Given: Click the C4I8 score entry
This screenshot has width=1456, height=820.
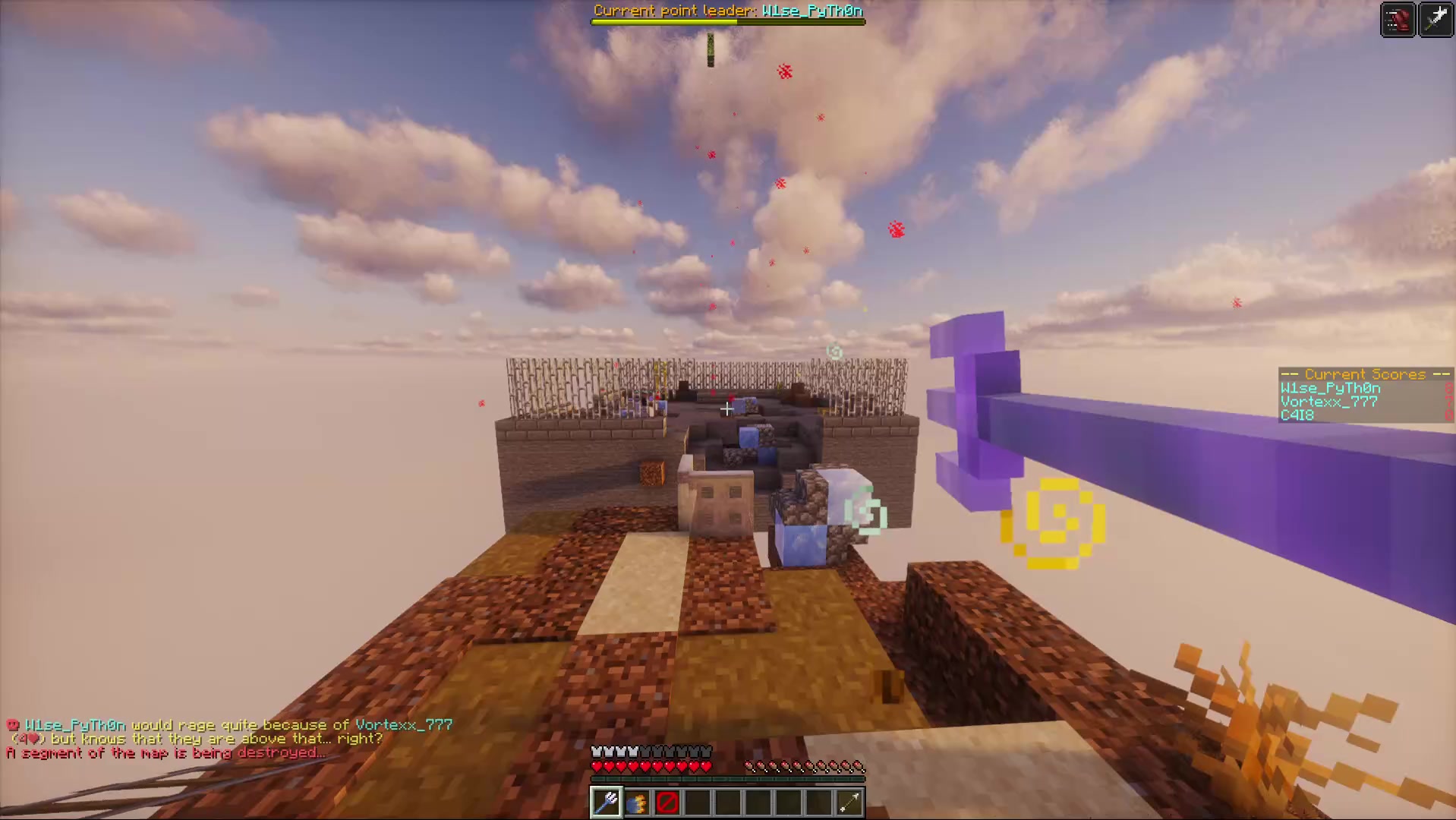Looking at the screenshot, I should [1297, 415].
